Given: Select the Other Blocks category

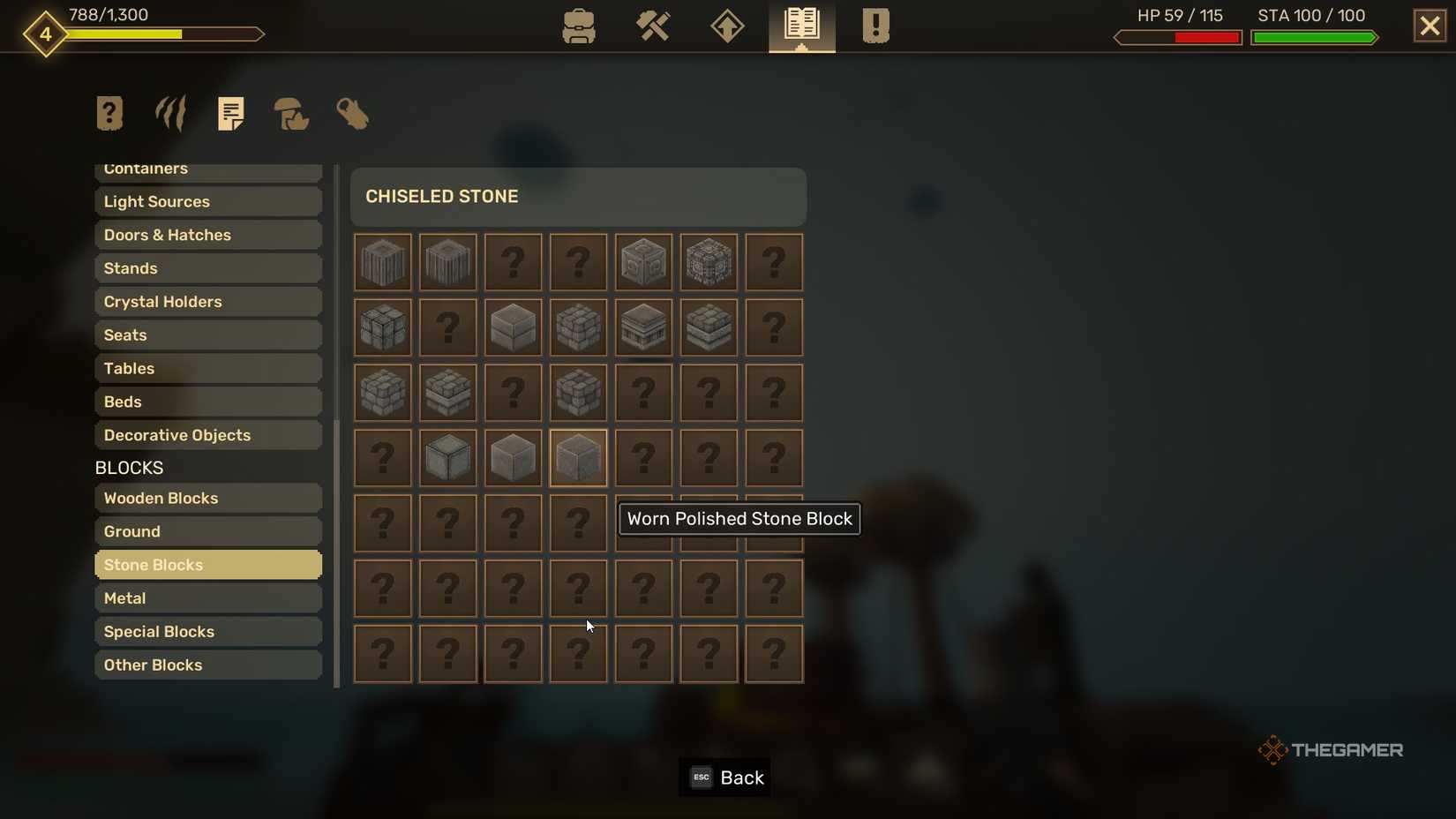Looking at the screenshot, I should coord(207,665).
